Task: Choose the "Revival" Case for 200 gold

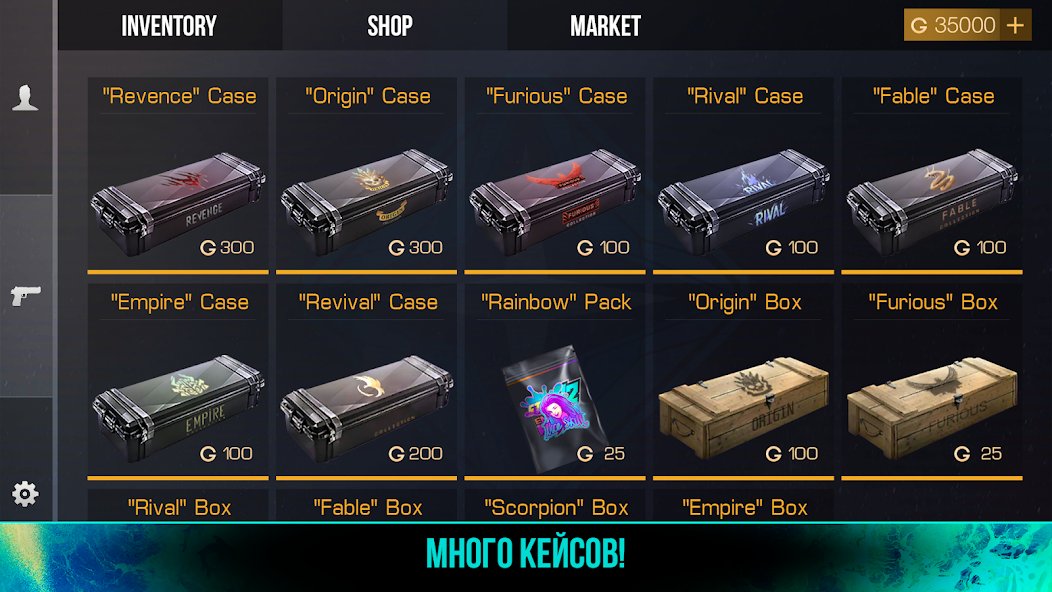Action: tap(367, 405)
